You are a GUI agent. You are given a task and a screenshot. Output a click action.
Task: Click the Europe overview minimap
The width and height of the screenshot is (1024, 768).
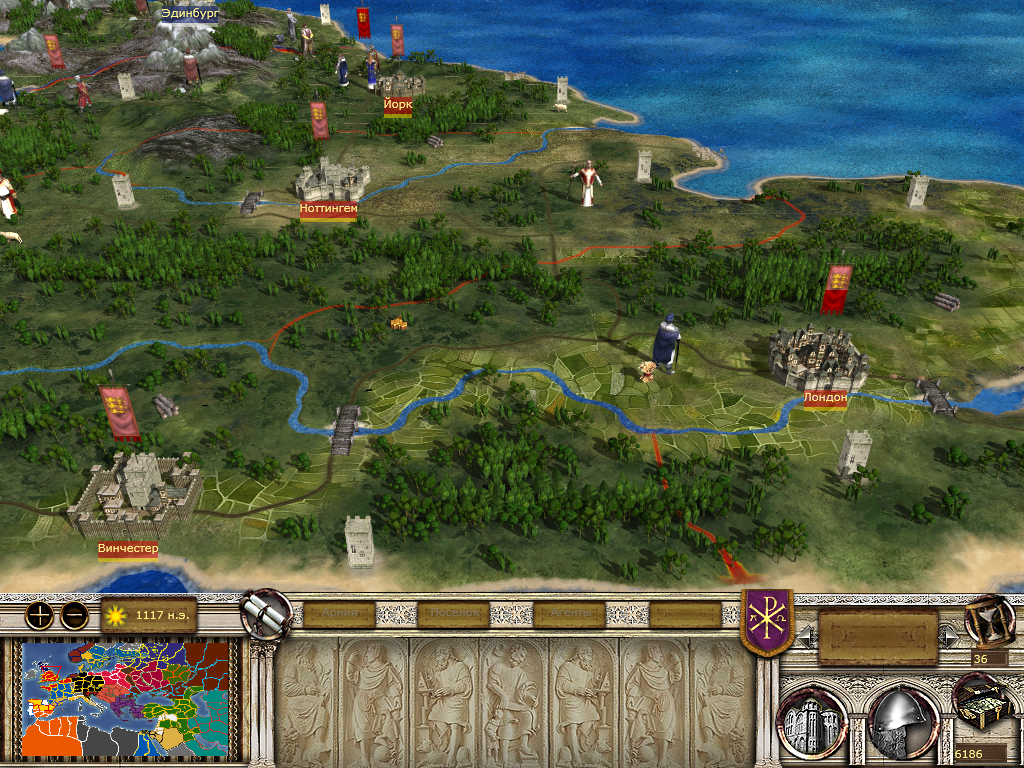click(x=126, y=698)
